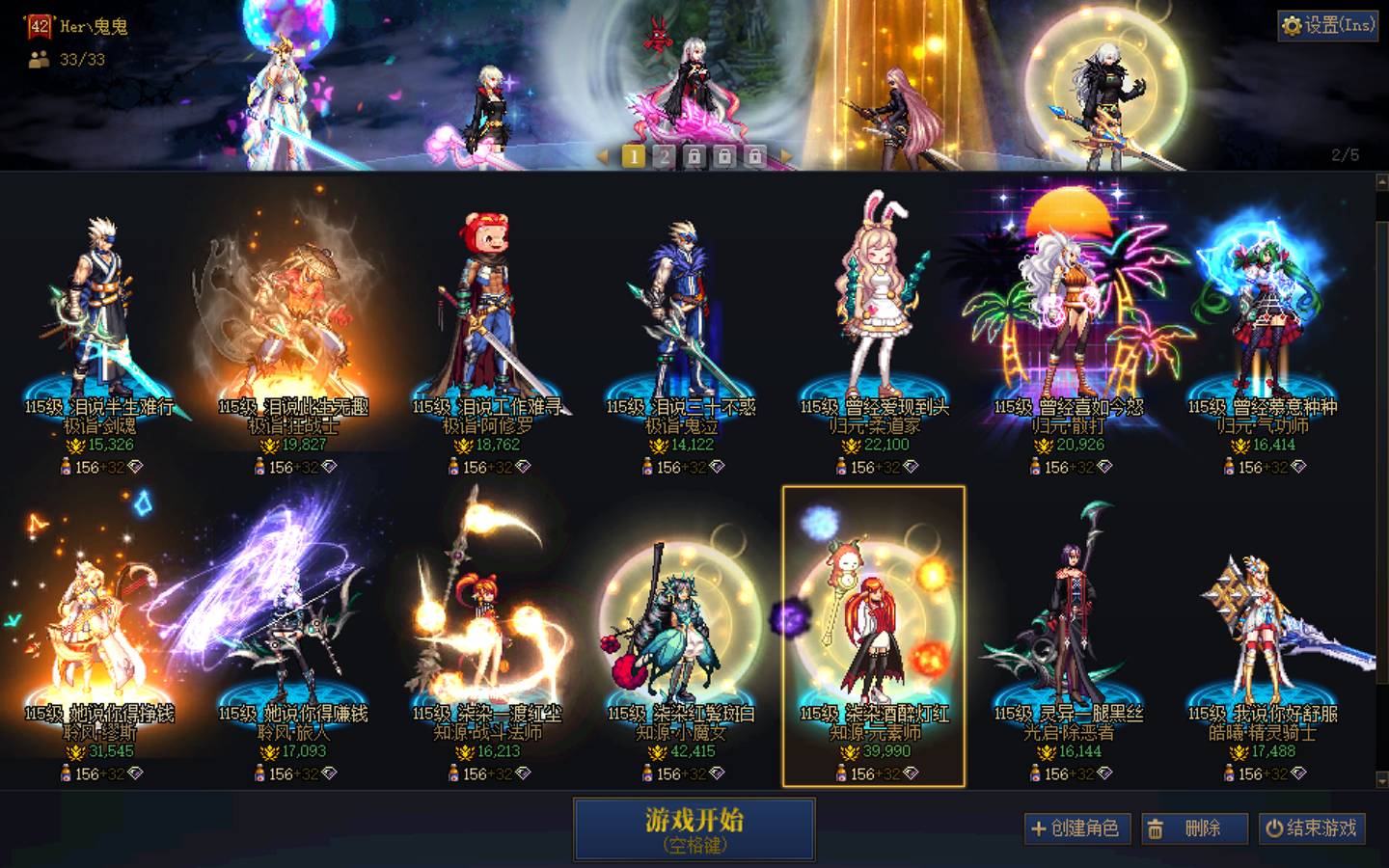
Task: Click the plus icon on 创建角色
Action: tap(1039, 828)
